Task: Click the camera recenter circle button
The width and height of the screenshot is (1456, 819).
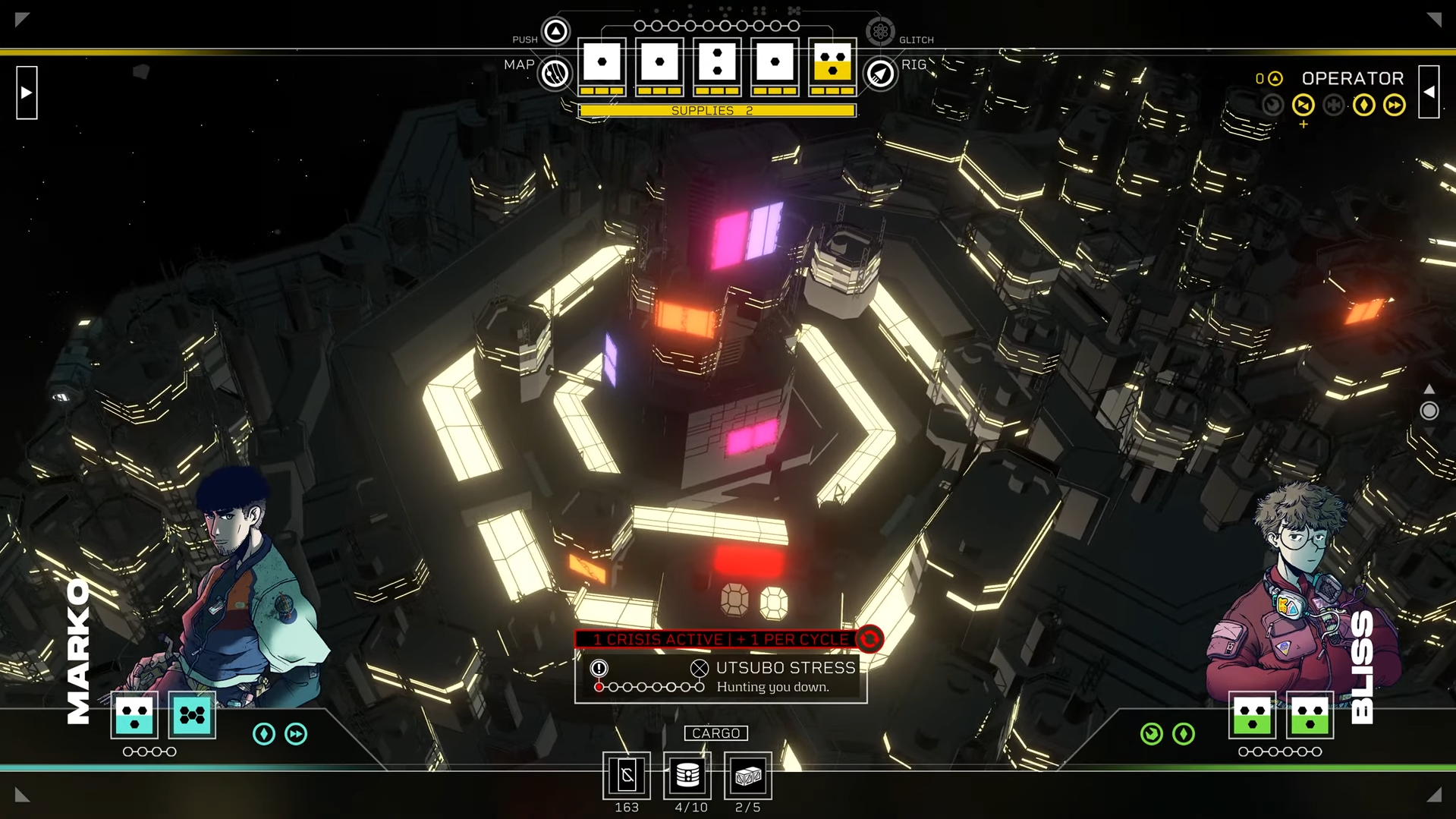Action: coord(1429,411)
